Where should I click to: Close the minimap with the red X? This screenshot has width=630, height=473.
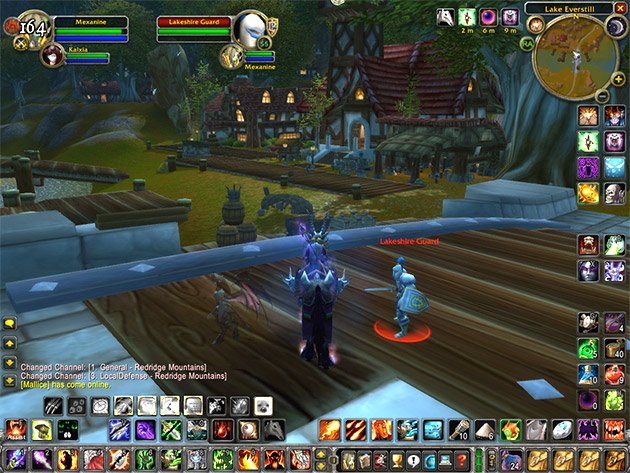click(621, 8)
